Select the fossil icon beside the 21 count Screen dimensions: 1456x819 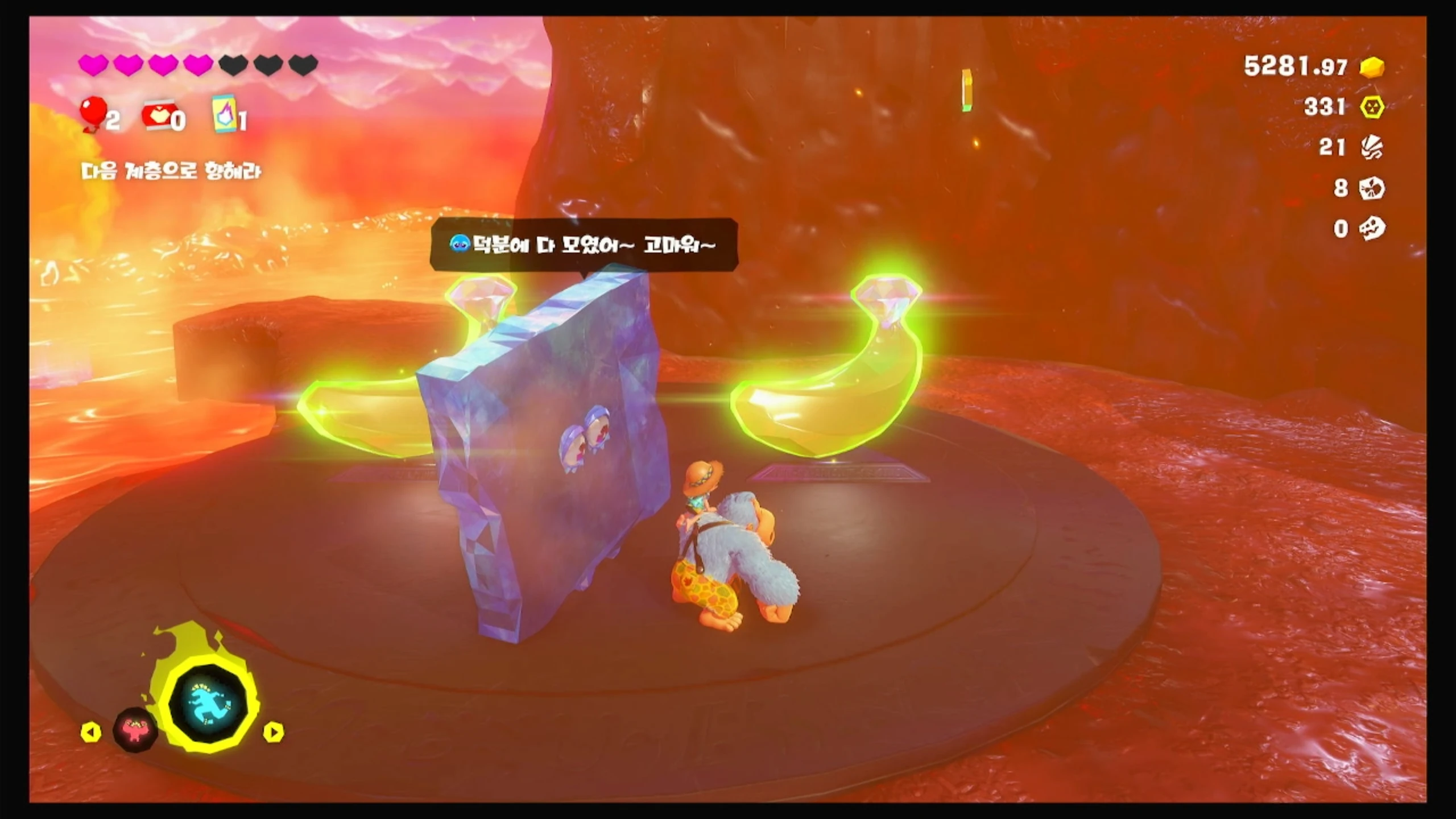(1372, 148)
